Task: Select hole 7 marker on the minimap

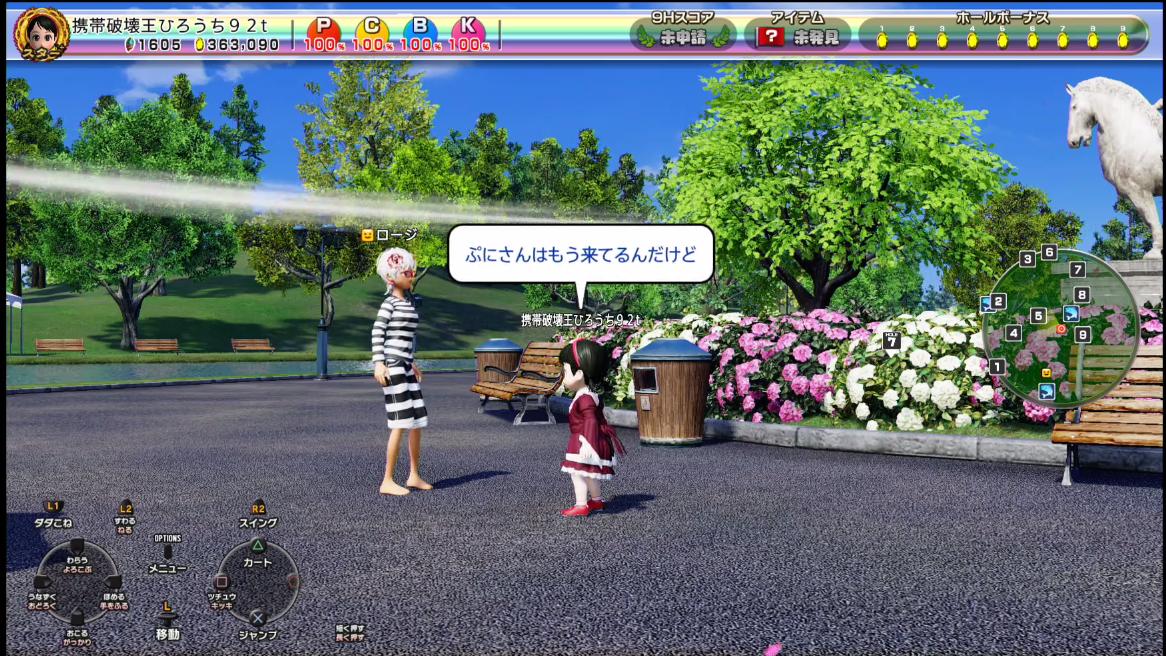Action: [1077, 270]
